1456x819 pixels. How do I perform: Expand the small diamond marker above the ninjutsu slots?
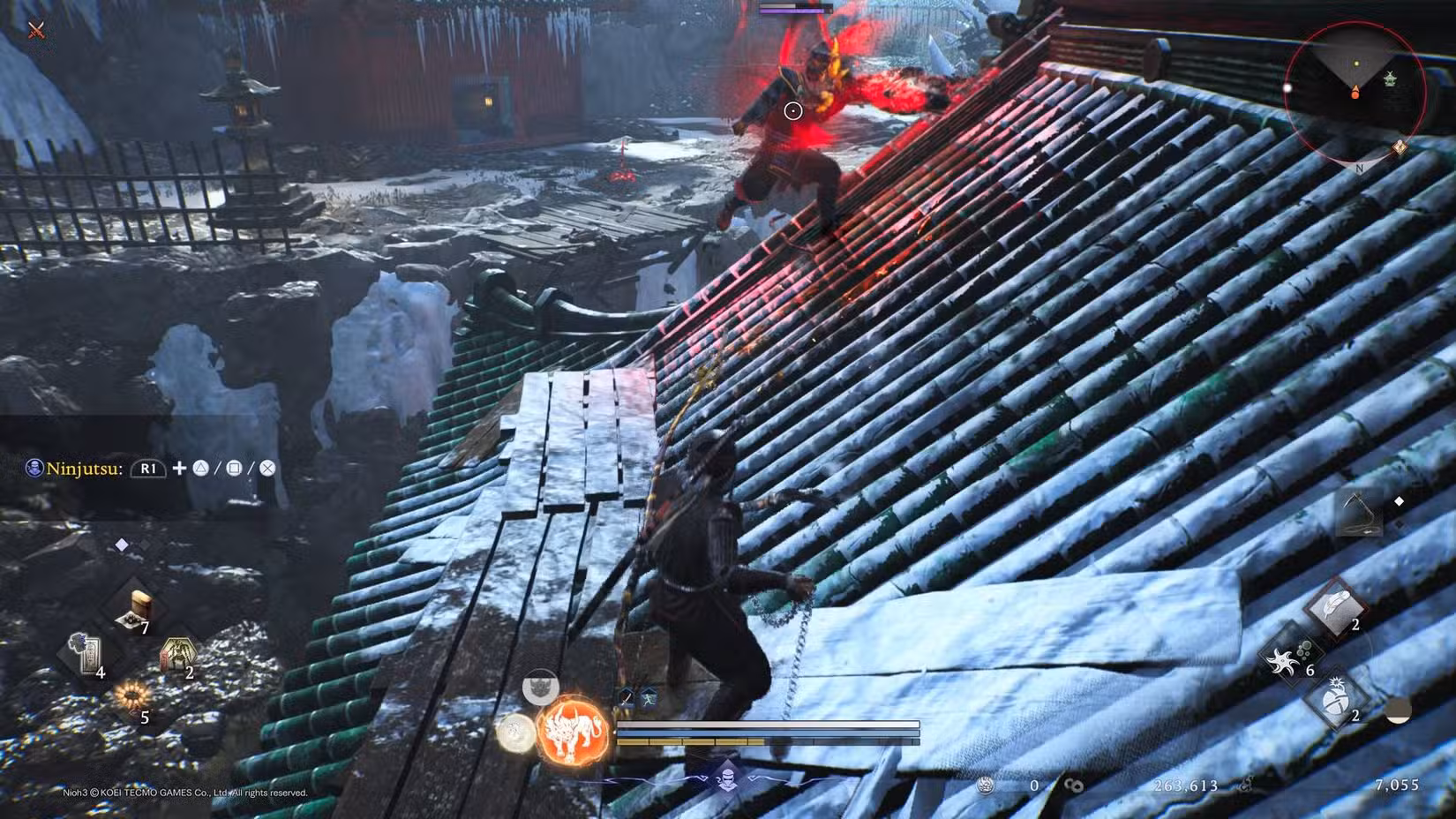[x=120, y=545]
